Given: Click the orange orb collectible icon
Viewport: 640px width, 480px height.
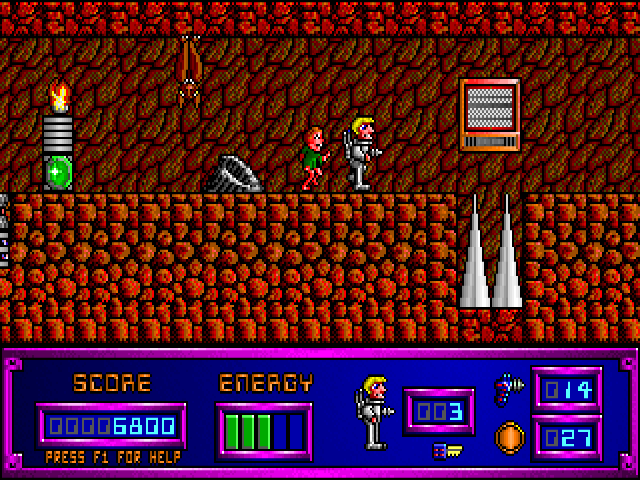Looking at the screenshot, I should coord(510,437).
